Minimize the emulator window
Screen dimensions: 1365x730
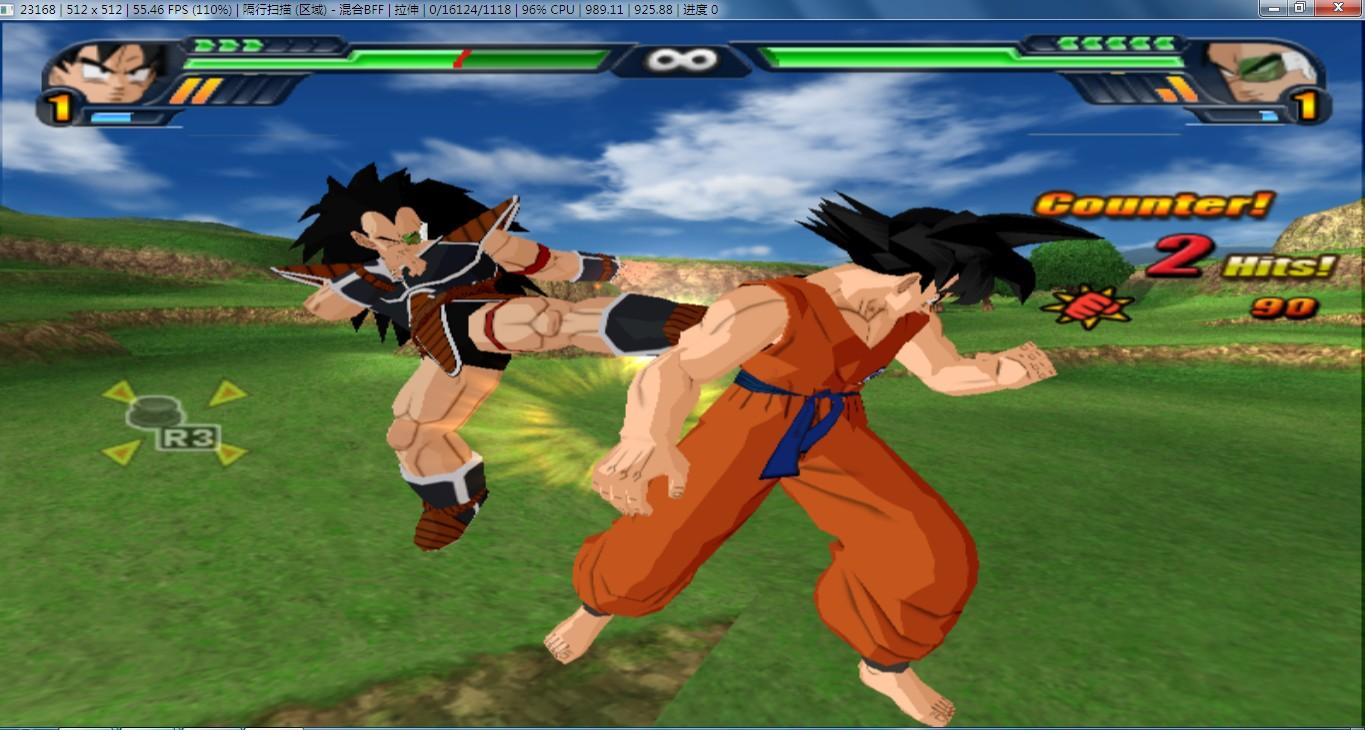click(x=1273, y=8)
